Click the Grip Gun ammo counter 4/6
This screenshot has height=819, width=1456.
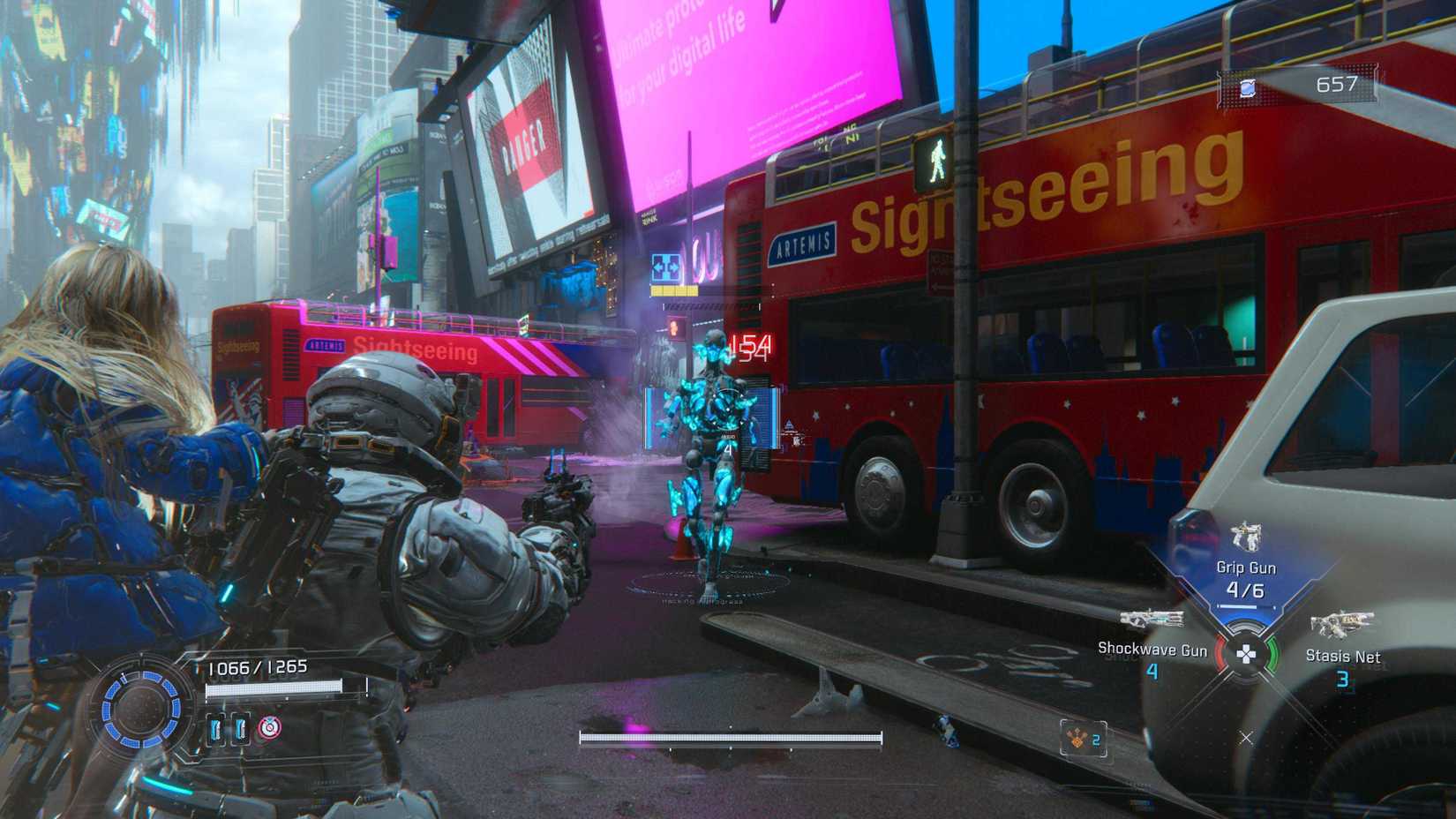pos(1247,591)
